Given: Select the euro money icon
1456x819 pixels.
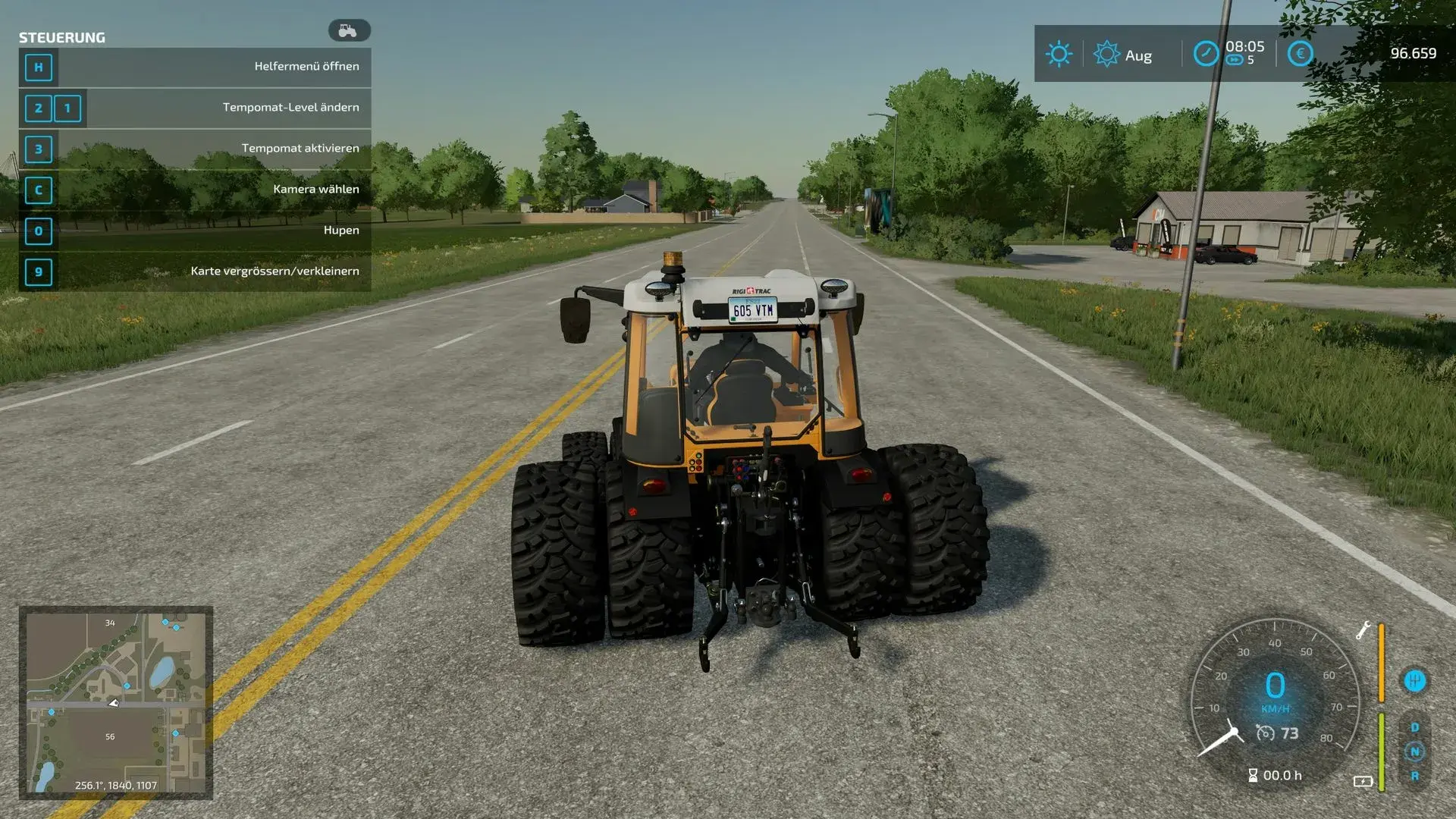Looking at the screenshot, I should click(x=1300, y=54).
